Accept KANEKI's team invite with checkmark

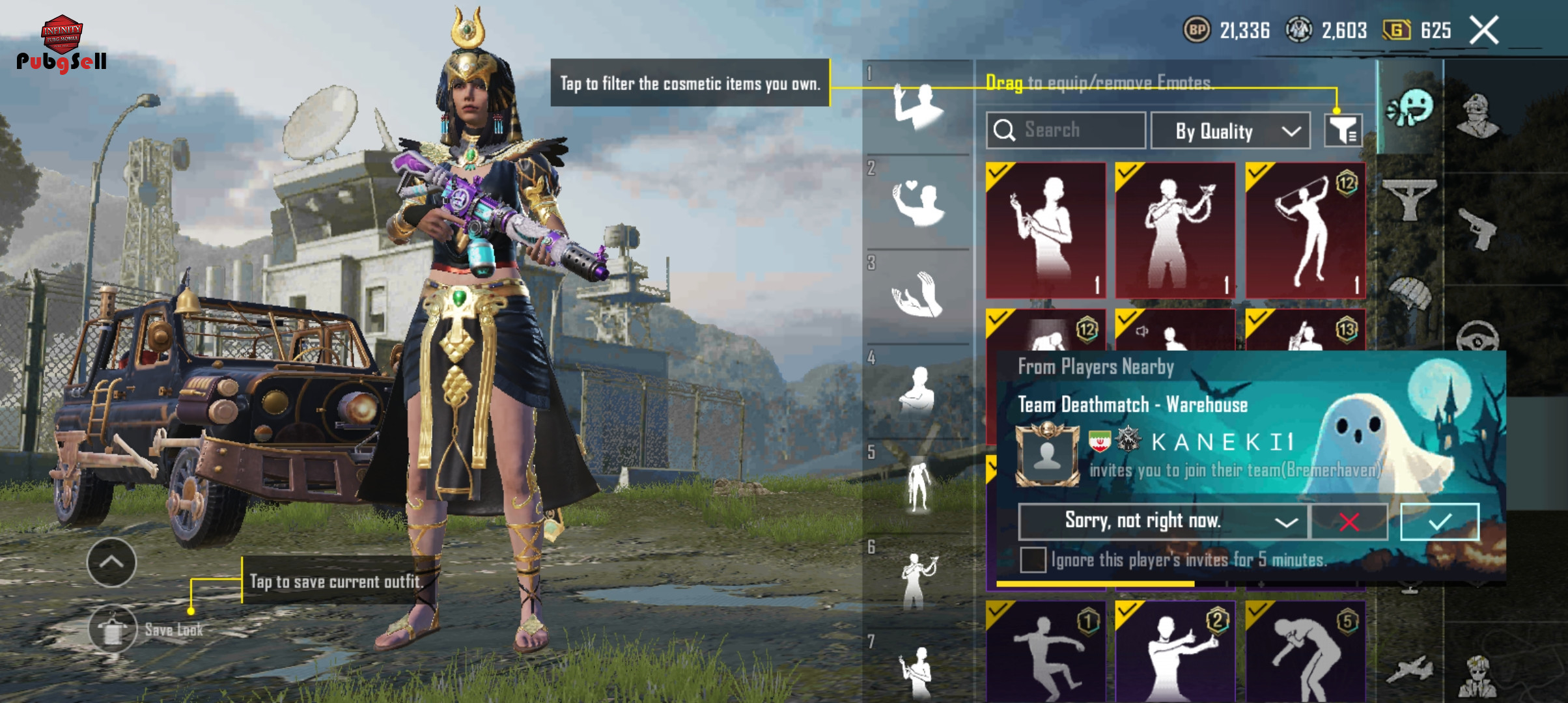point(1439,521)
